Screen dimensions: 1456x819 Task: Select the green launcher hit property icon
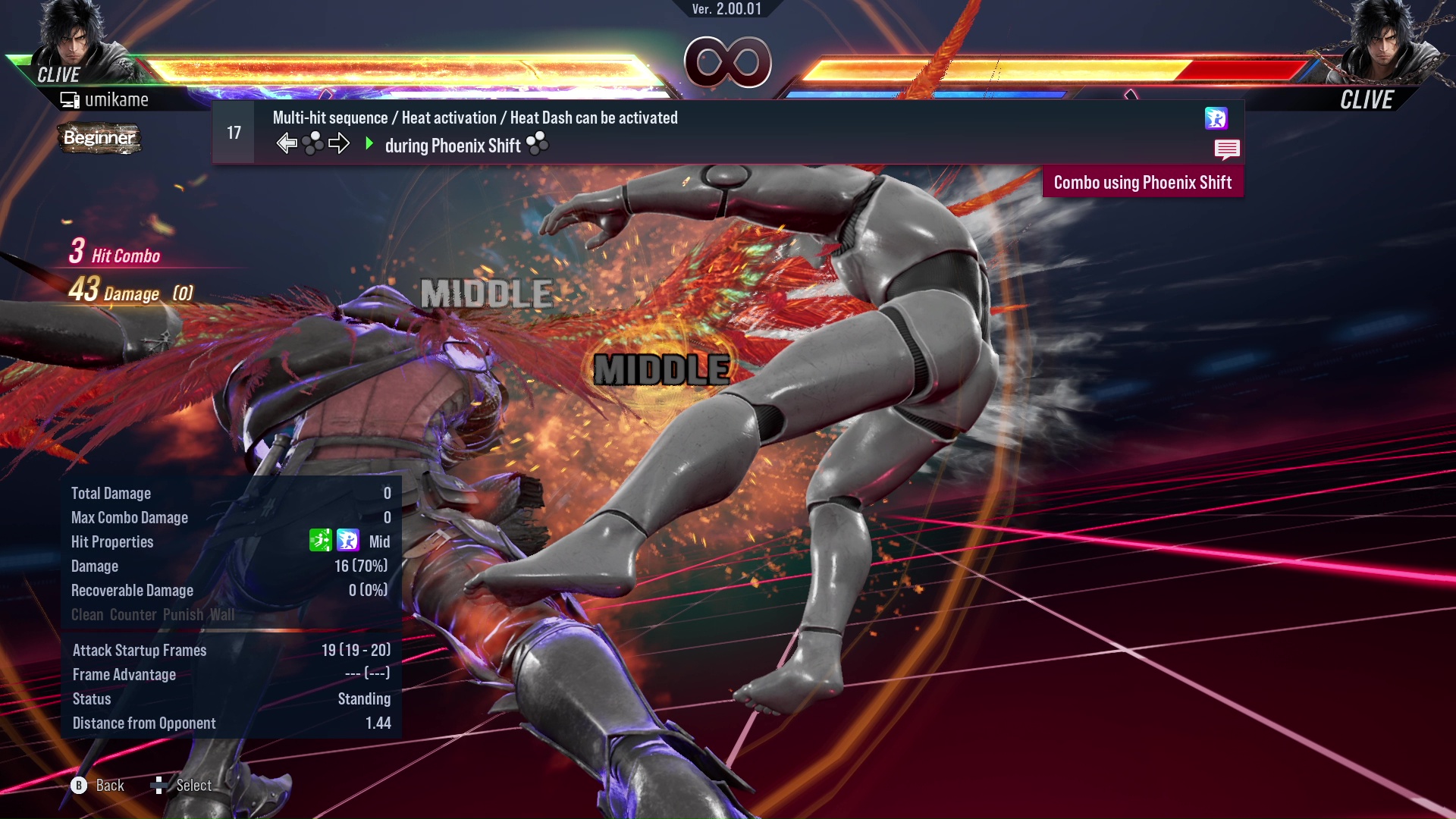319,541
